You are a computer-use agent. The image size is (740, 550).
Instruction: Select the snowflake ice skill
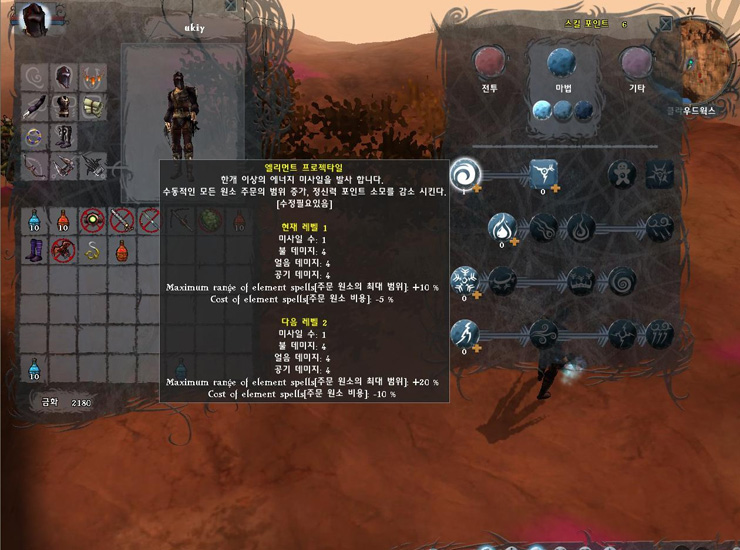click(x=464, y=279)
